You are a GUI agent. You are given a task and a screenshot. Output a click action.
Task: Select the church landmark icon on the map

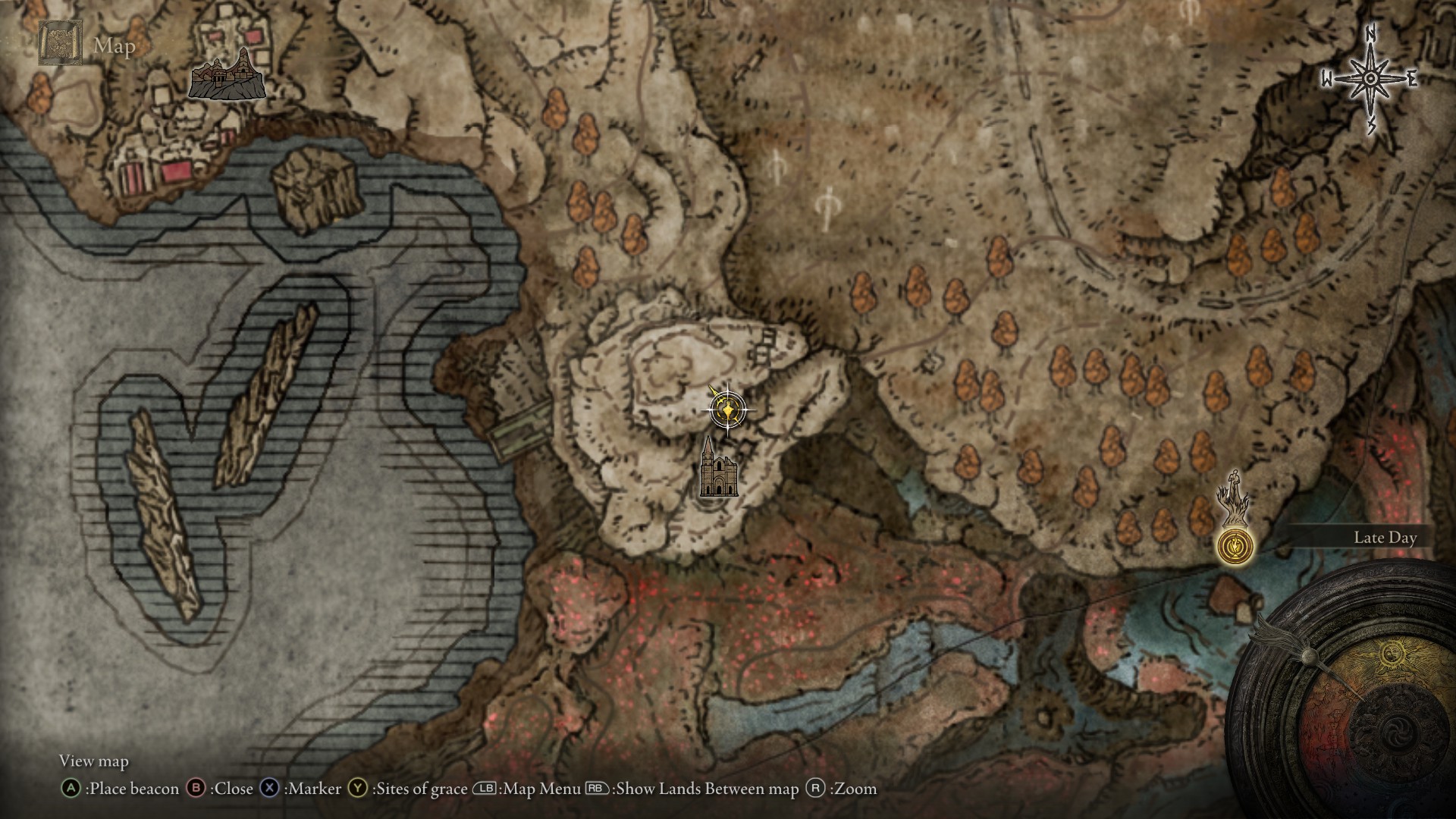click(717, 468)
